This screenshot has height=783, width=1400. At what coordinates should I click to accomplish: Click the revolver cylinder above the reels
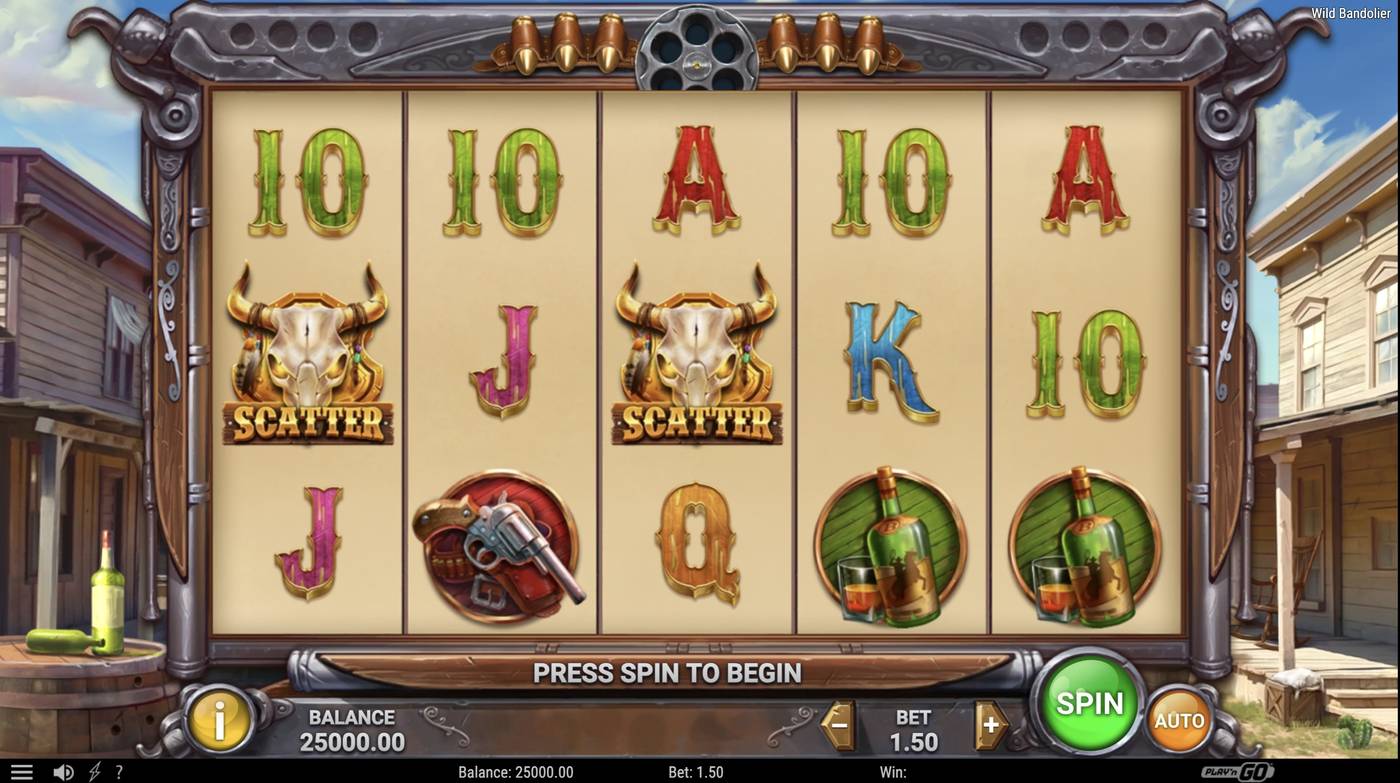coord(699,45)
